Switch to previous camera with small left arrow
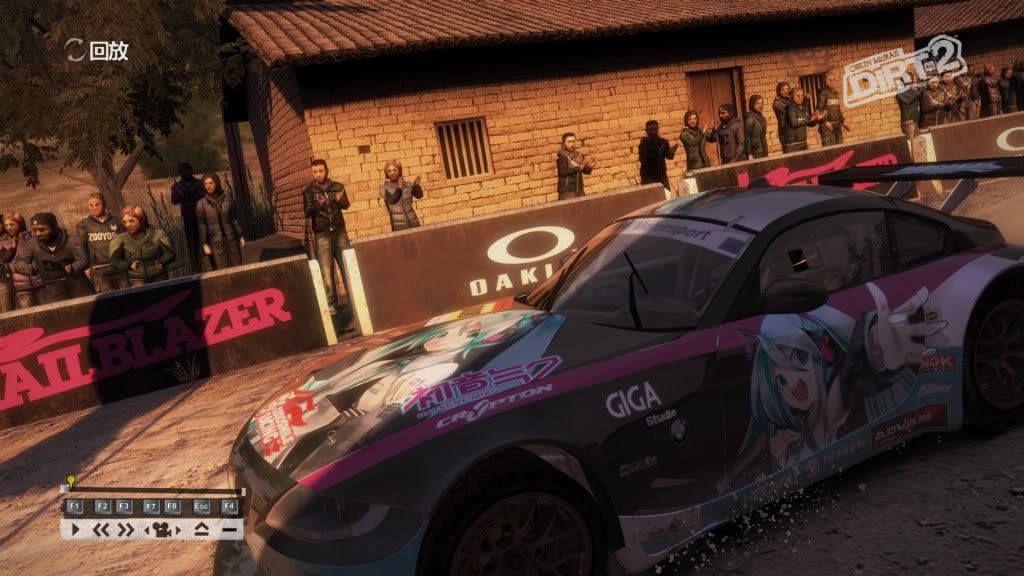Screen dimensions: 1024x576 [146, 530]
